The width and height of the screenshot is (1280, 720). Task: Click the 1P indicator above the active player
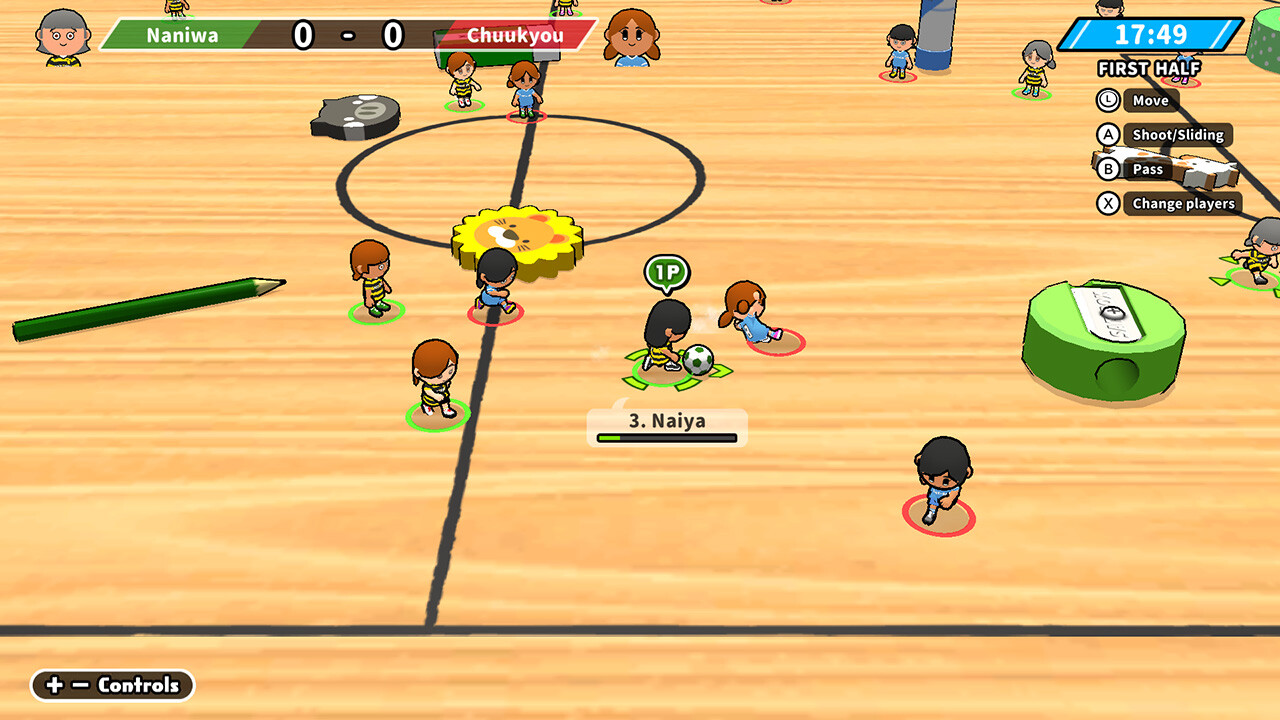[666, 272]
